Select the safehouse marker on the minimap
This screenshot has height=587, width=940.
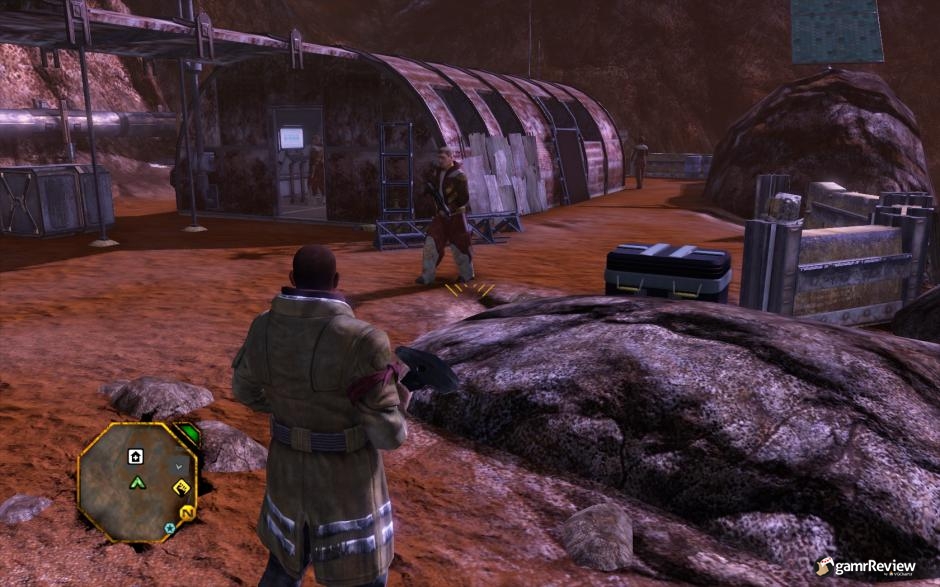point(135,457)
